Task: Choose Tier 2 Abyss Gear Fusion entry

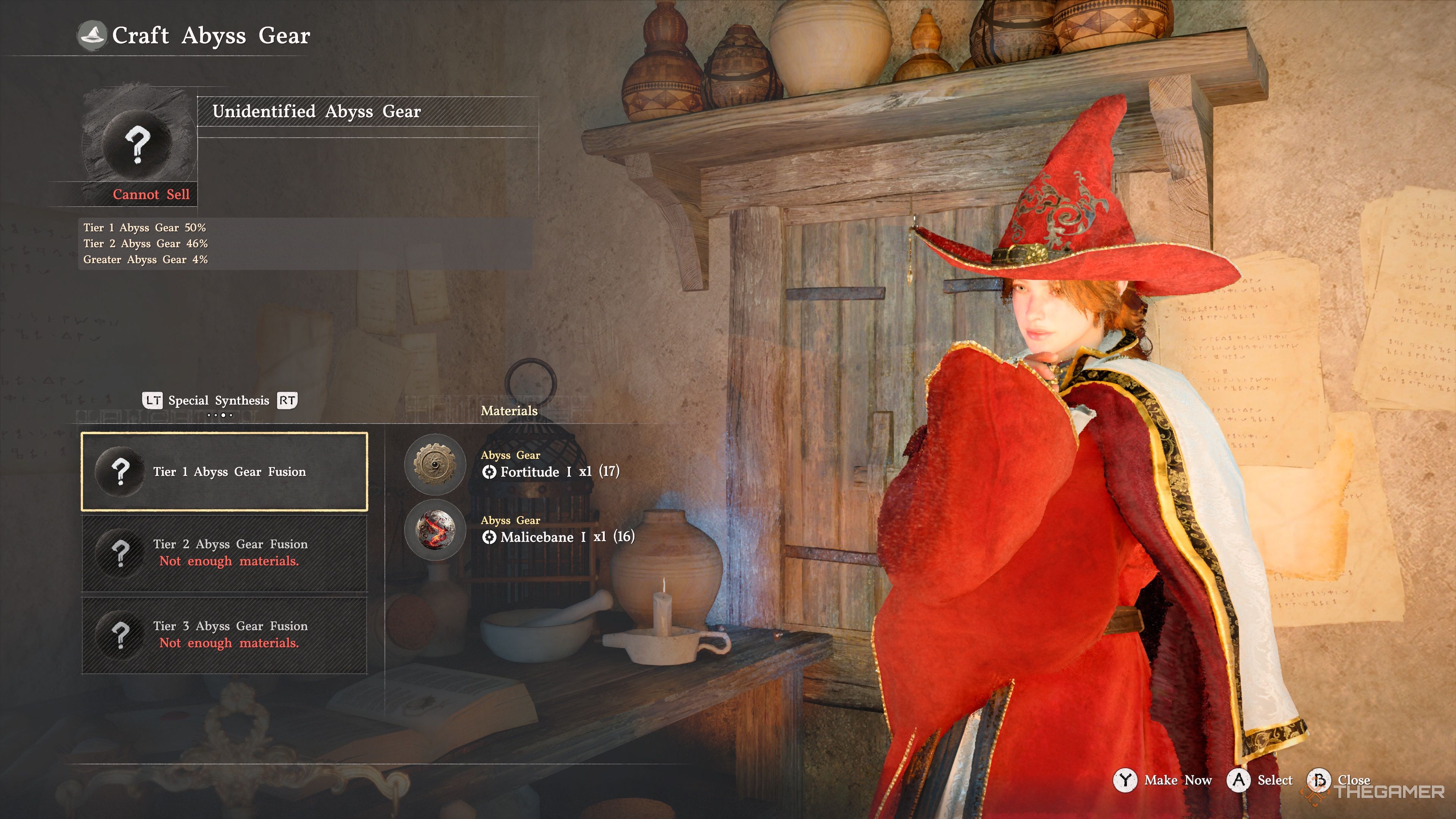Action: [224, 553]
